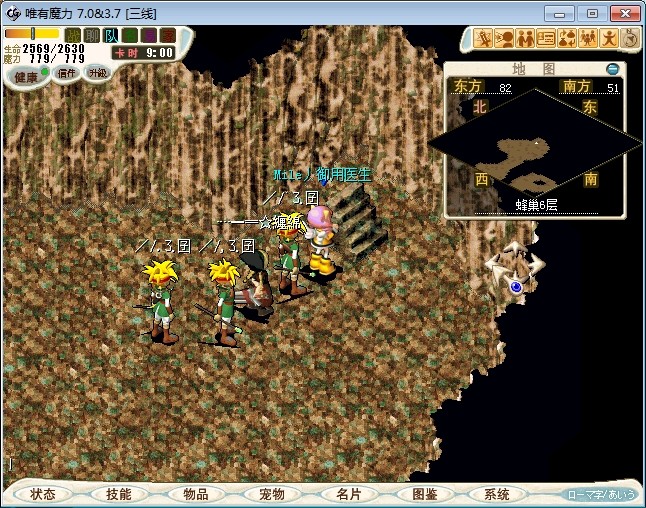The width and height of the screenshot is (646, 508).
Task: Toggle the 队 team mode switch
Action: (110, 35)
